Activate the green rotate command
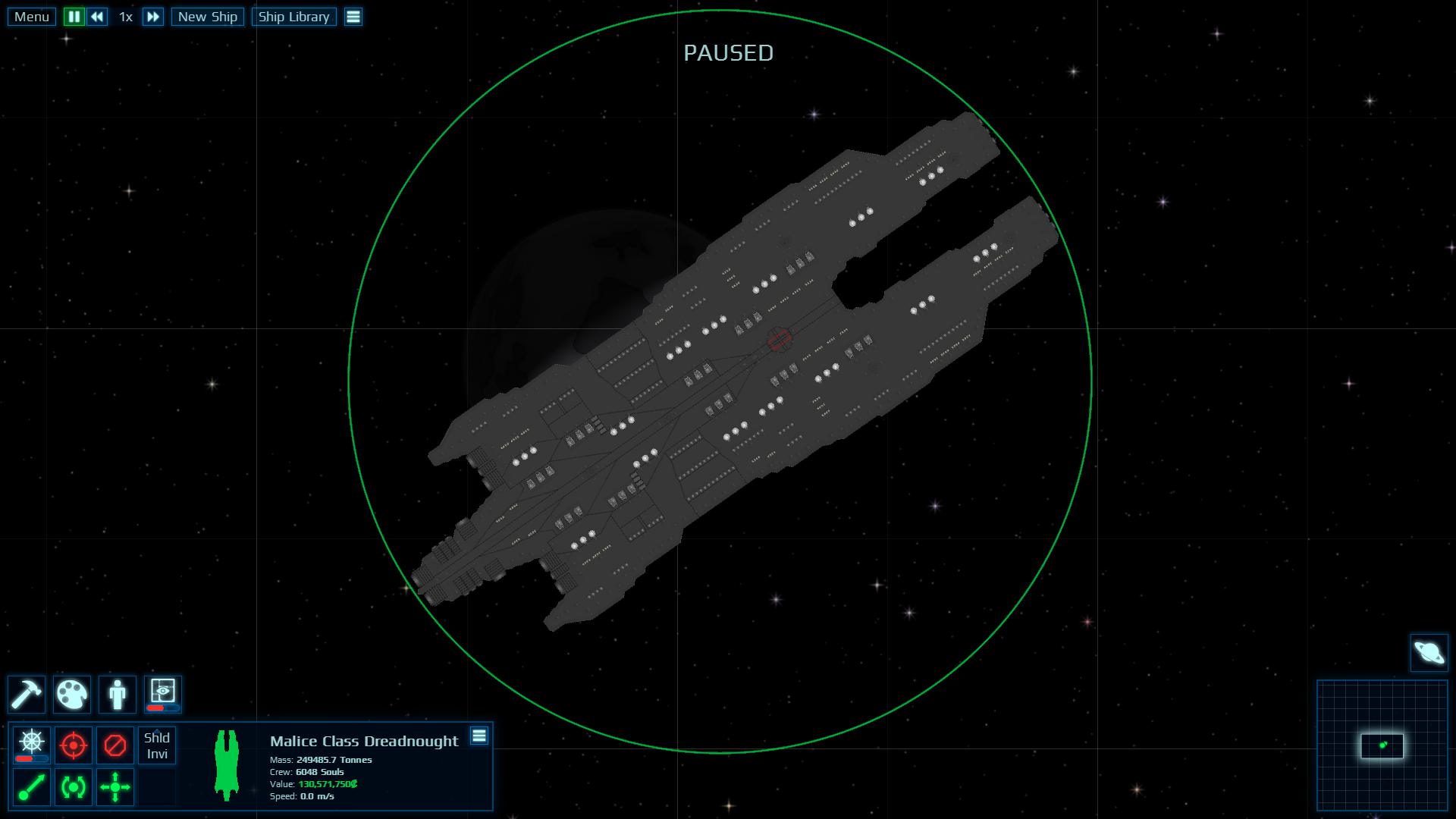 (x=74, y=787)
